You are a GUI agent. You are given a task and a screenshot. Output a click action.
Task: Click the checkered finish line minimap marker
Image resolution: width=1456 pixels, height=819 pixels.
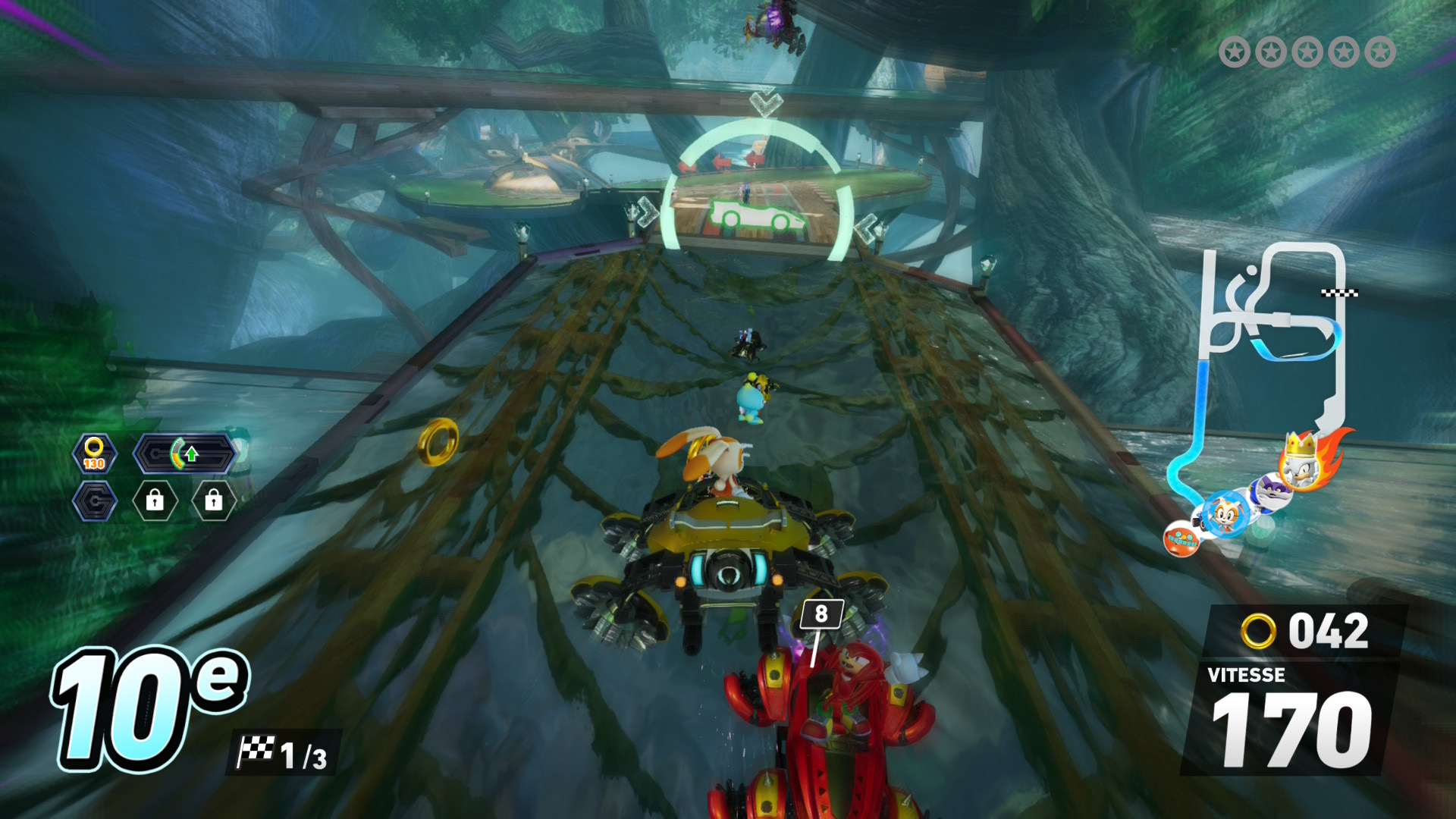tap(1339, 293)
